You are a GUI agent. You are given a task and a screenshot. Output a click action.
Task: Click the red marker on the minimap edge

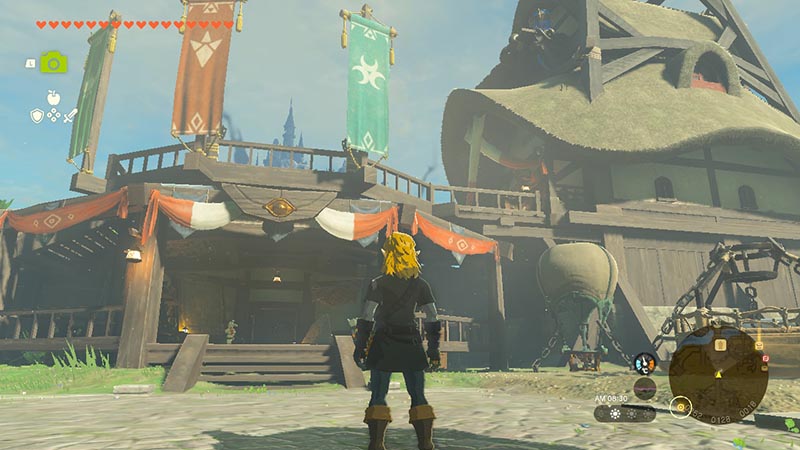click(x=765, y=357)
